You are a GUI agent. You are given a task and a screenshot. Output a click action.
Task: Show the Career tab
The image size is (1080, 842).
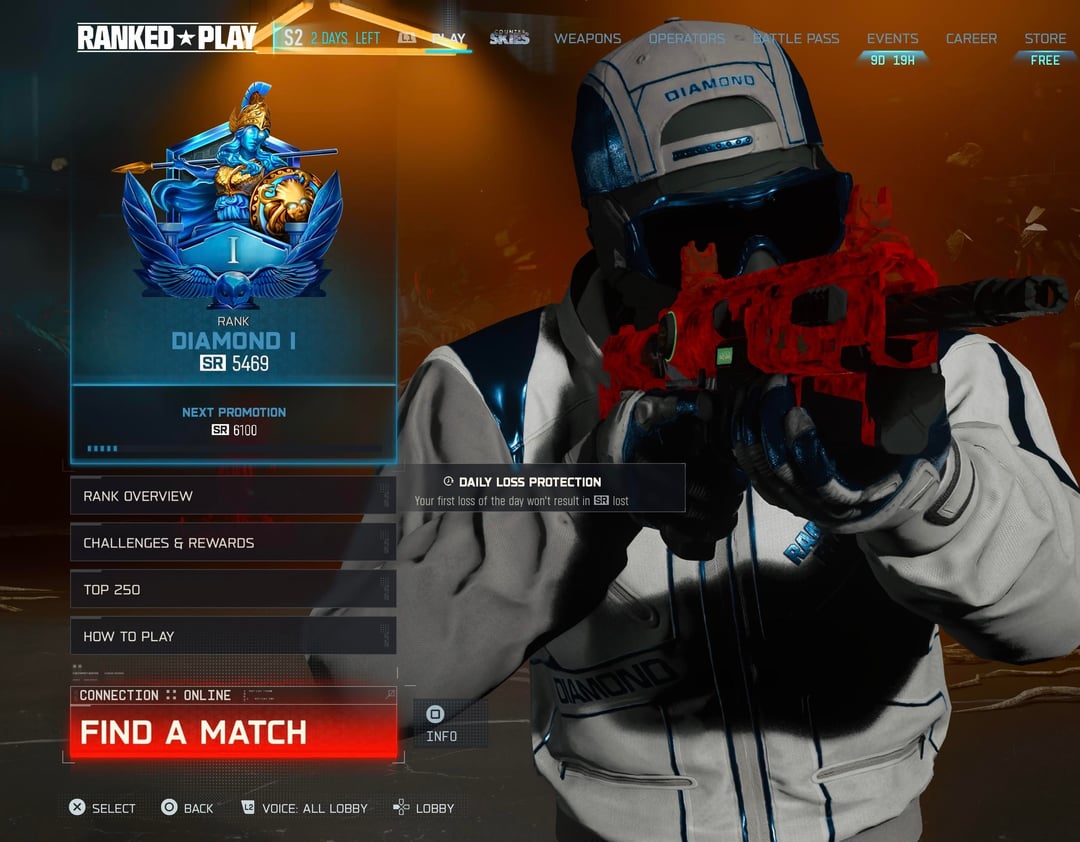click(971, 39)
